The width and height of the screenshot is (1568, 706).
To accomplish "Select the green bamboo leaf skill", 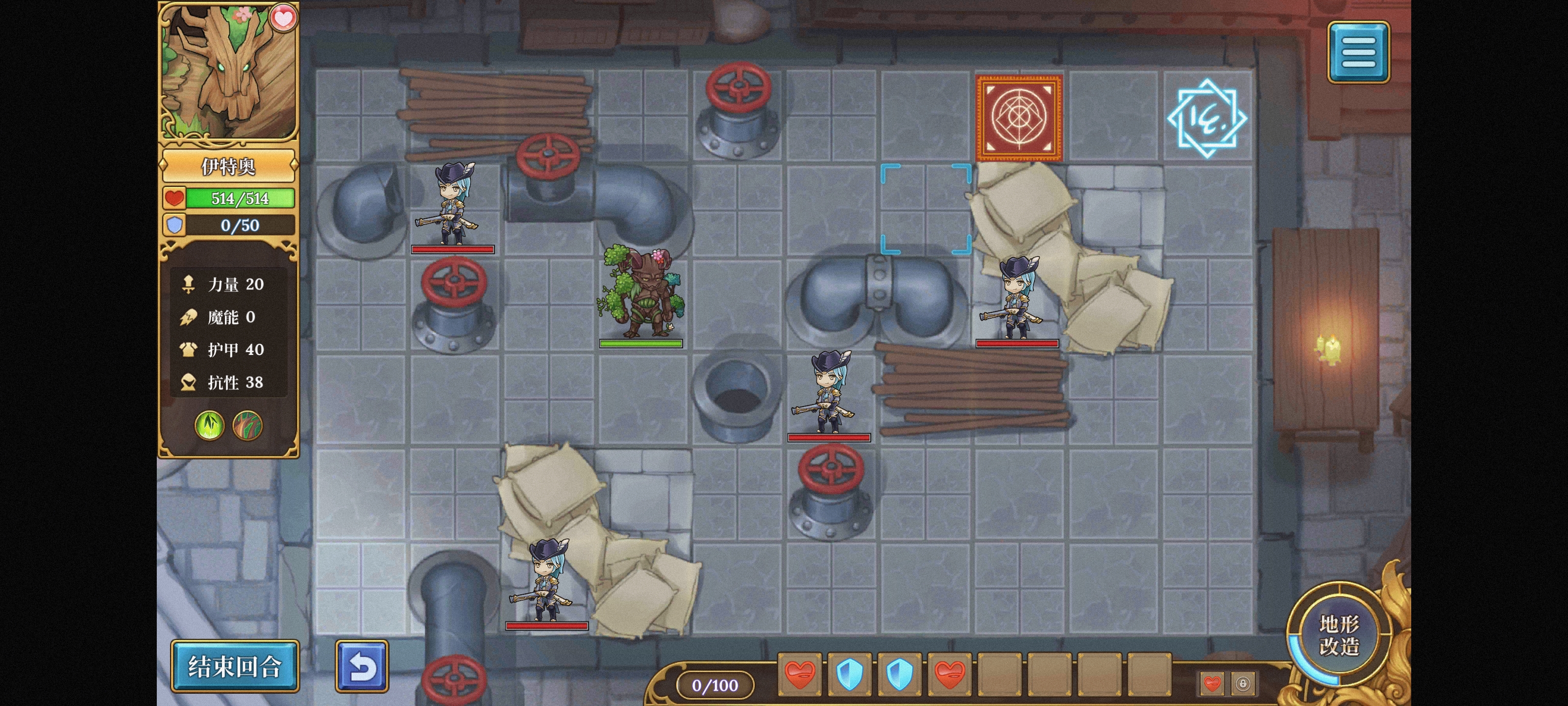I will pos(209,425).
